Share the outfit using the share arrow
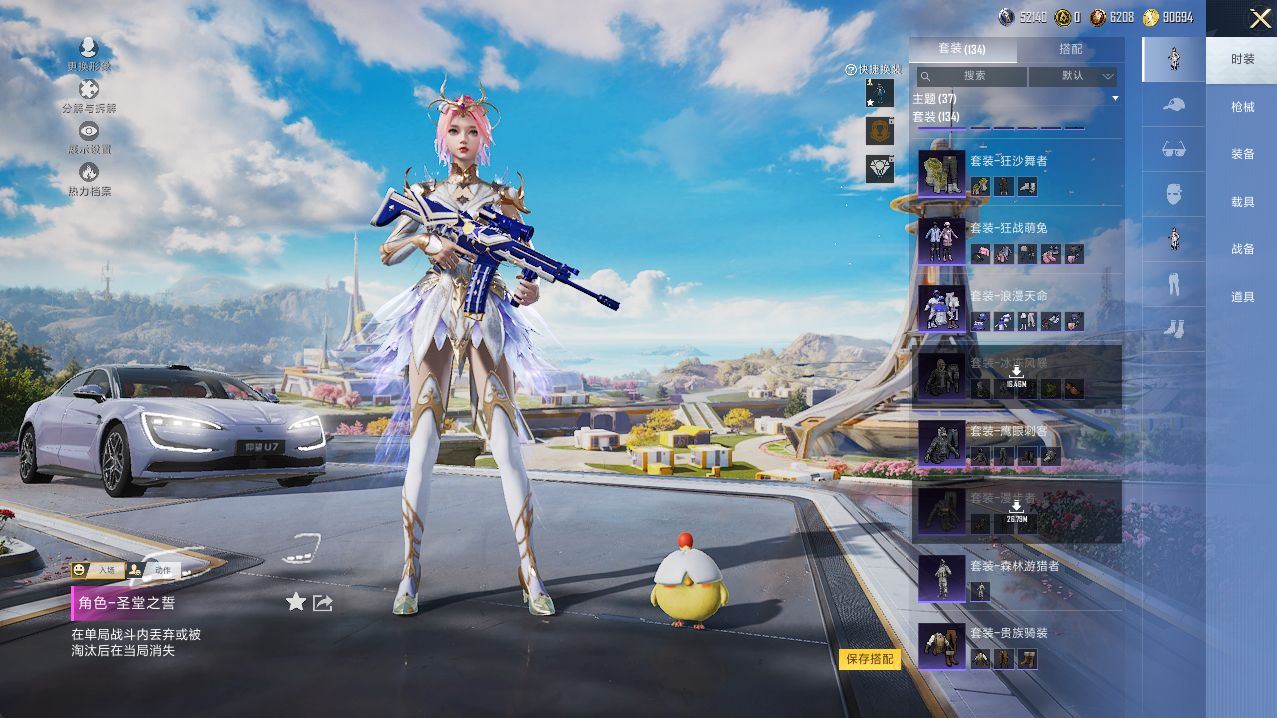Screen dimensions: 1277x718 [x=323, y=602]
